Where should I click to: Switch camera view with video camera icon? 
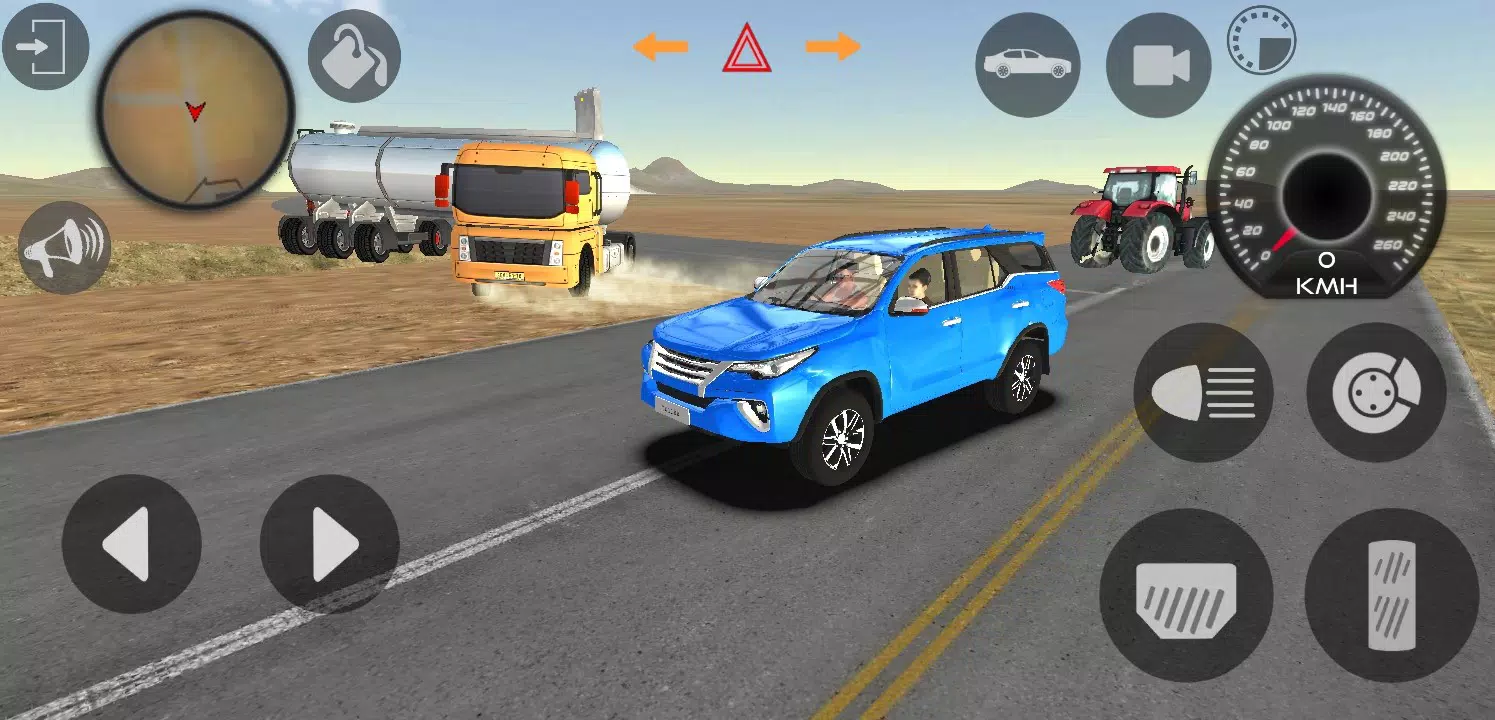pos(1158,66)
